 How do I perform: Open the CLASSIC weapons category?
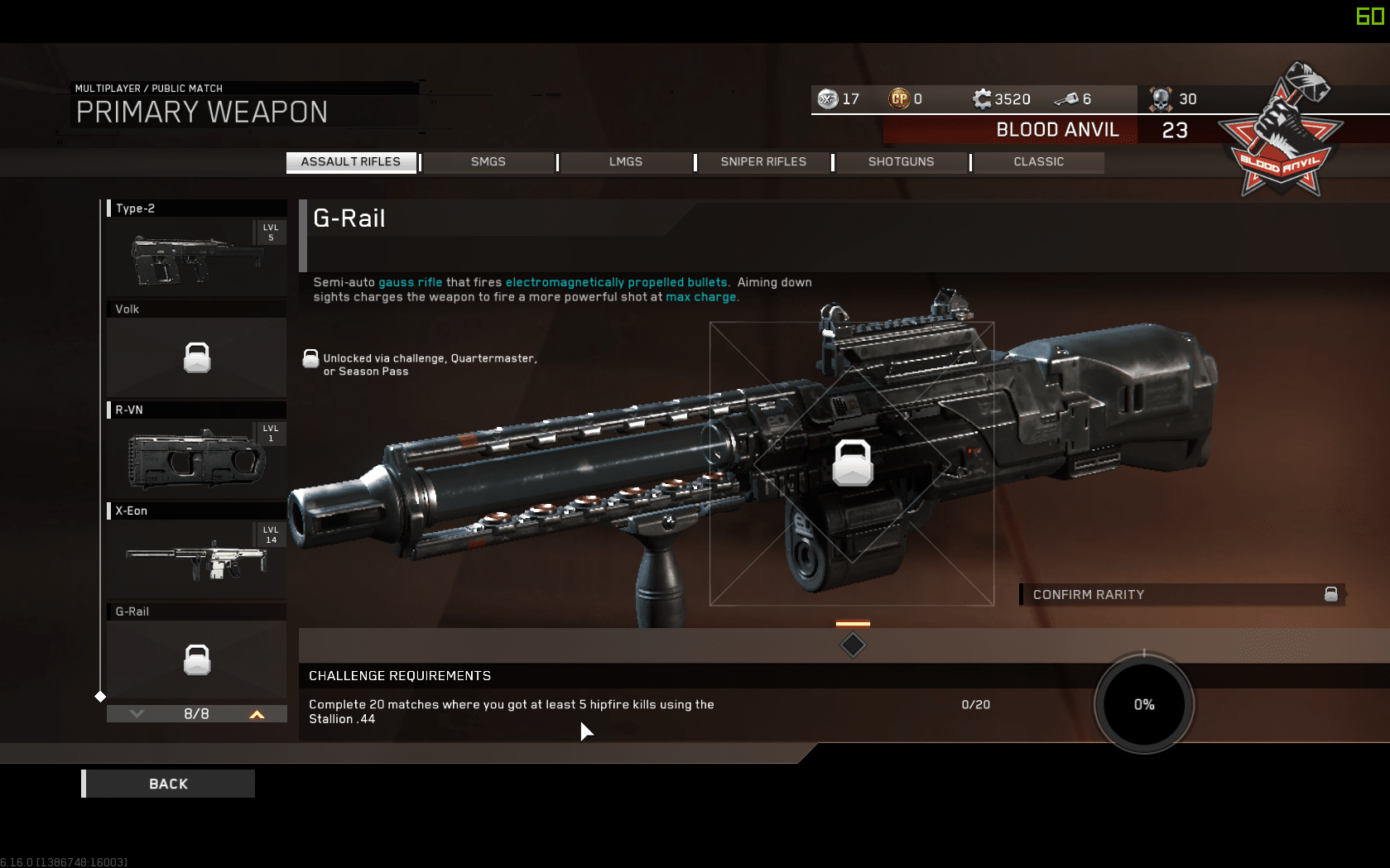tap(1038, 162)
